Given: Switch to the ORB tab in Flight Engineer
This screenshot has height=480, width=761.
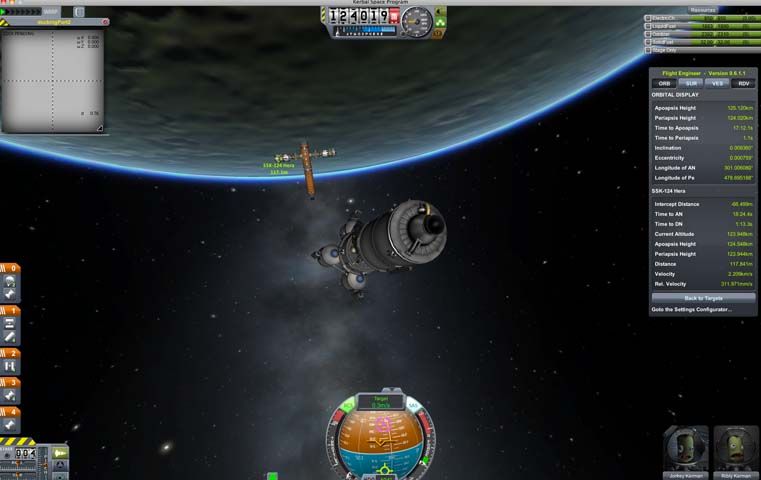Looking at the screenshot, I should [x=665, y=83].
